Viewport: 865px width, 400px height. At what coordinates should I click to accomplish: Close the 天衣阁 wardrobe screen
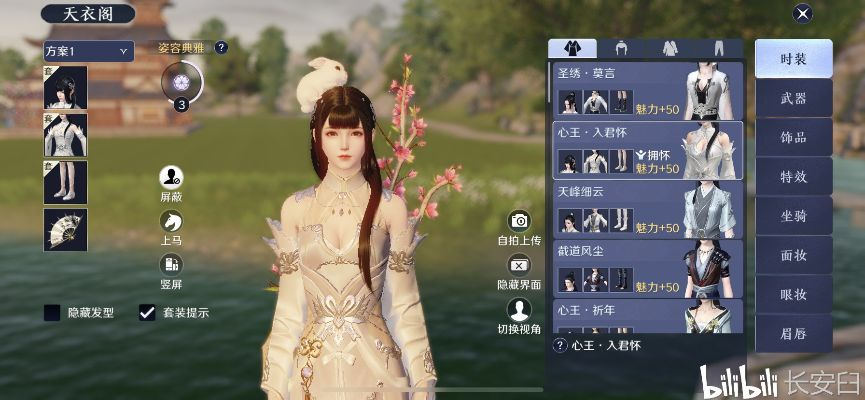pyautogui.click(x=801, y=14)
